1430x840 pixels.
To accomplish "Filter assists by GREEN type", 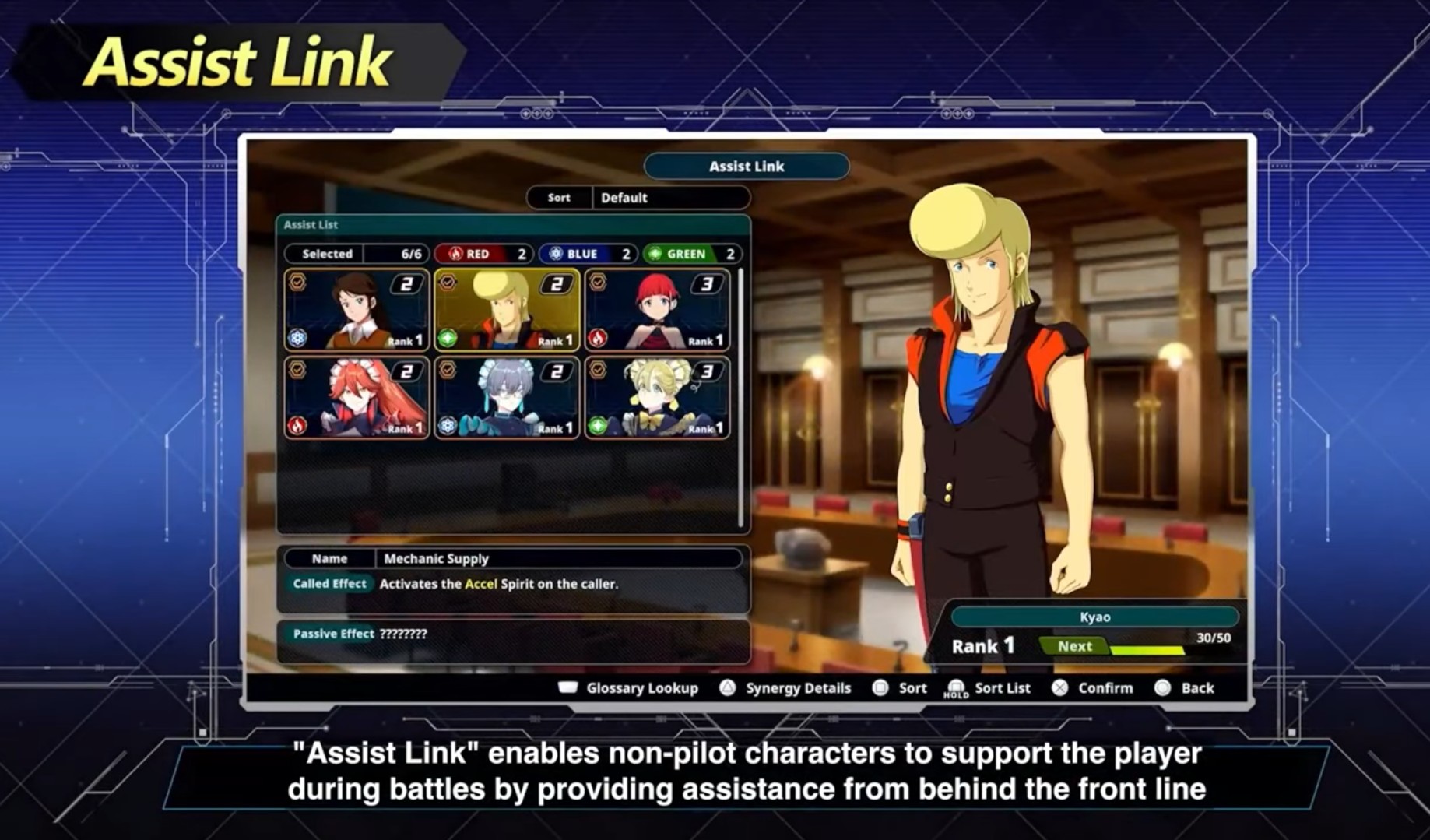I will click(x=690, y=254).
